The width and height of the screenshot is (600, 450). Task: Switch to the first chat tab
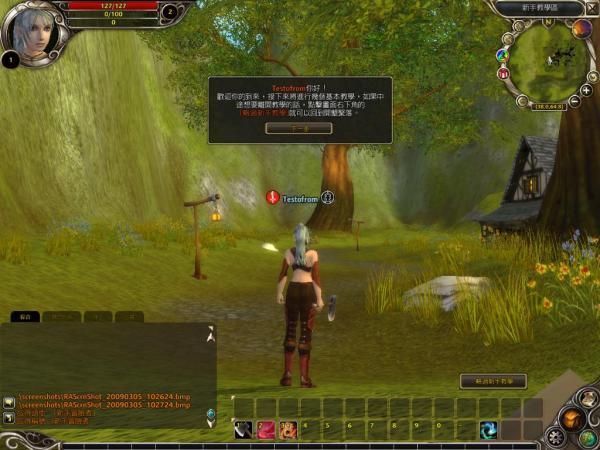pos(25,316)
